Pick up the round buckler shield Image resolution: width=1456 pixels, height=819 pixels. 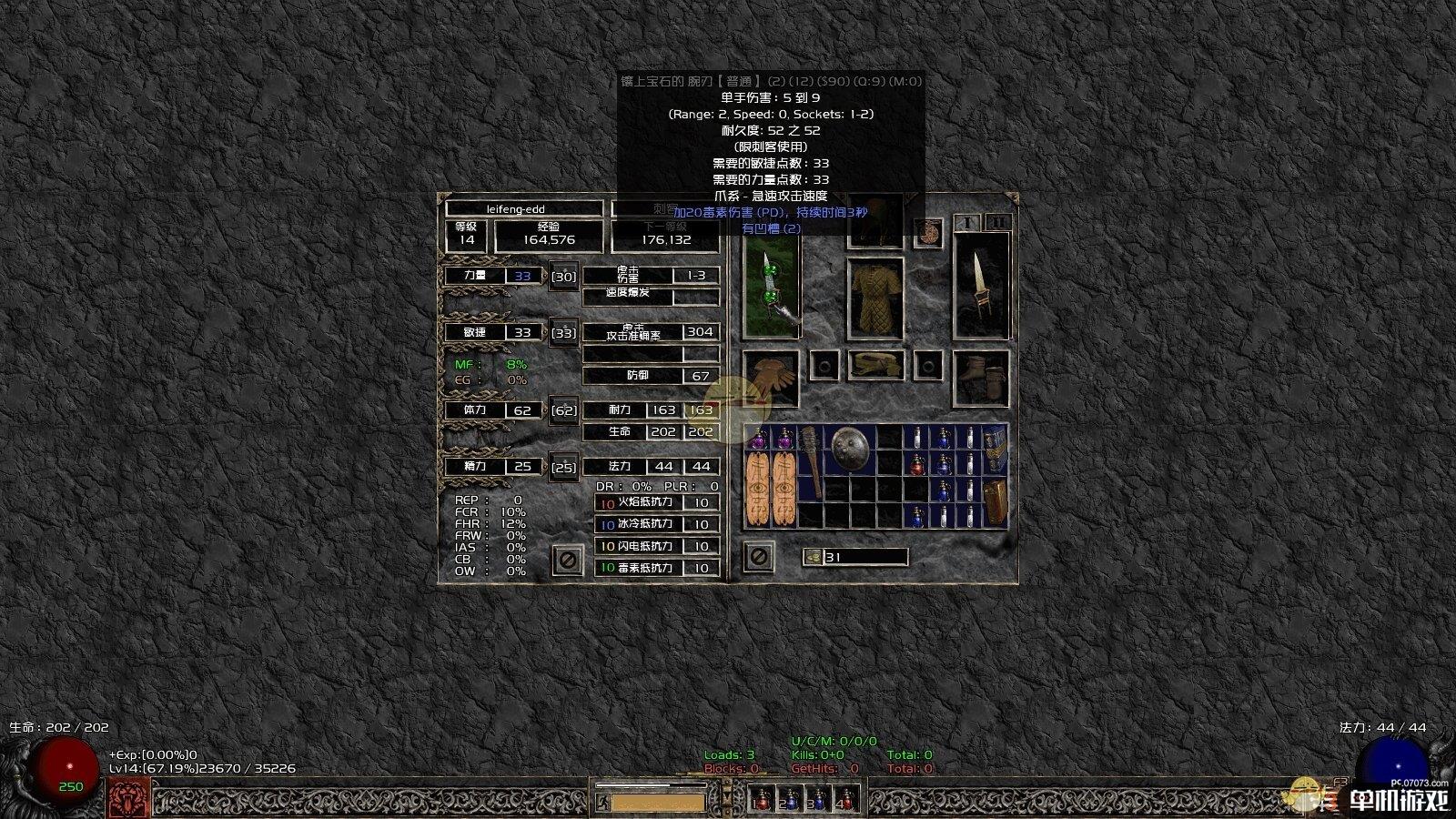click(x=850, y=447)
